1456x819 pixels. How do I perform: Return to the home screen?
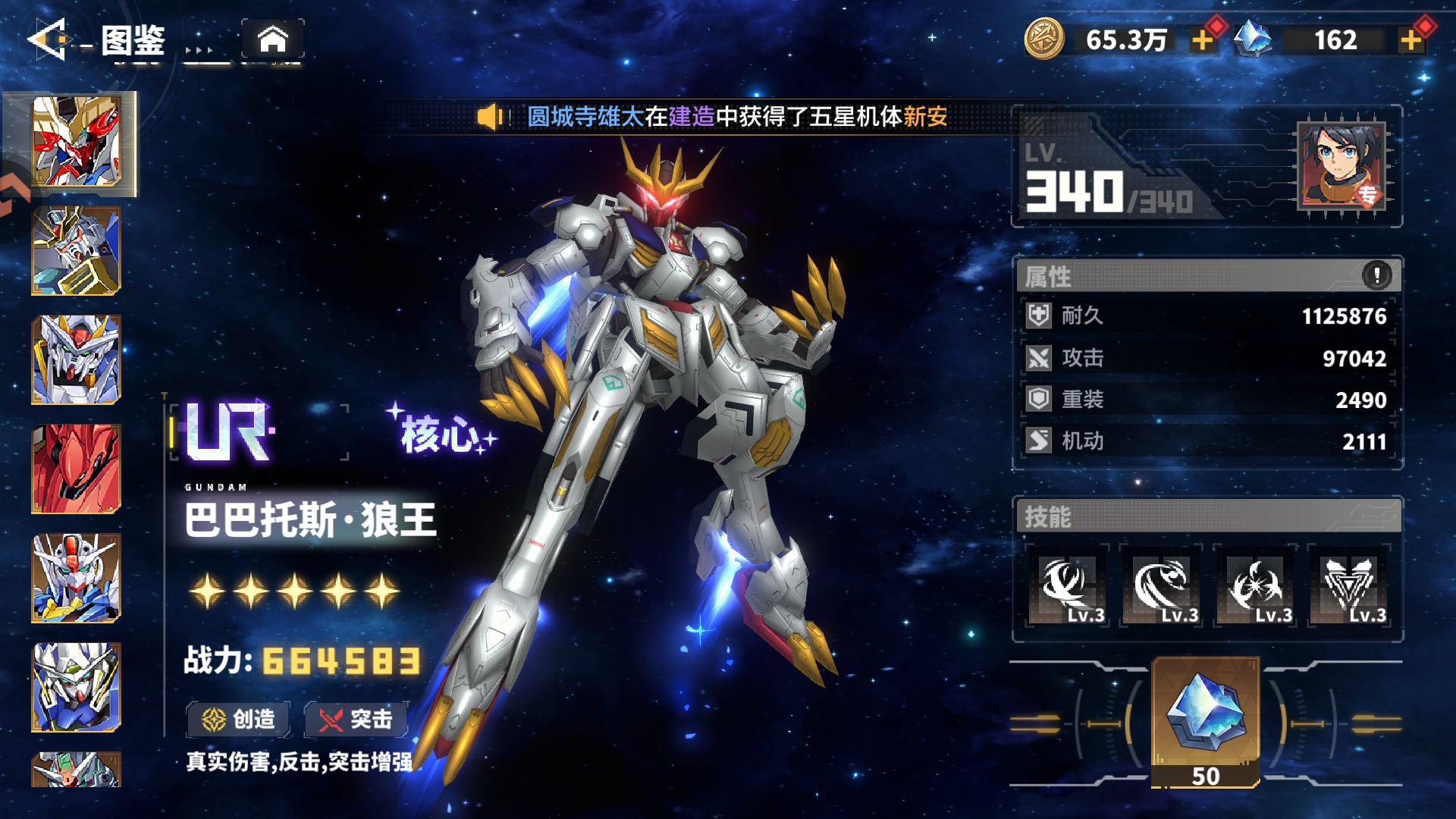pyautogui.click(x=273, y=39)
